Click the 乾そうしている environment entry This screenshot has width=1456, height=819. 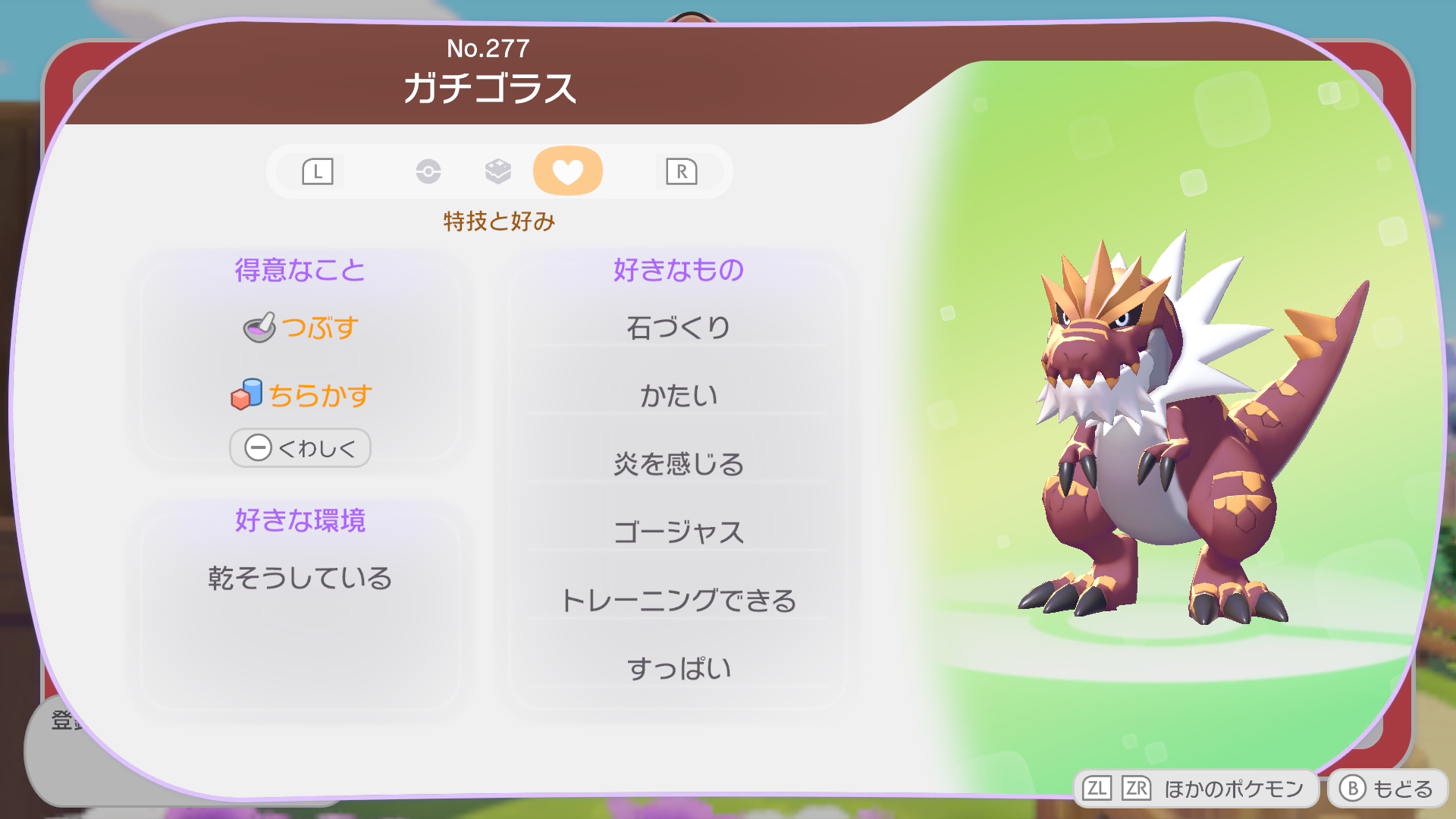coord(300,578)
